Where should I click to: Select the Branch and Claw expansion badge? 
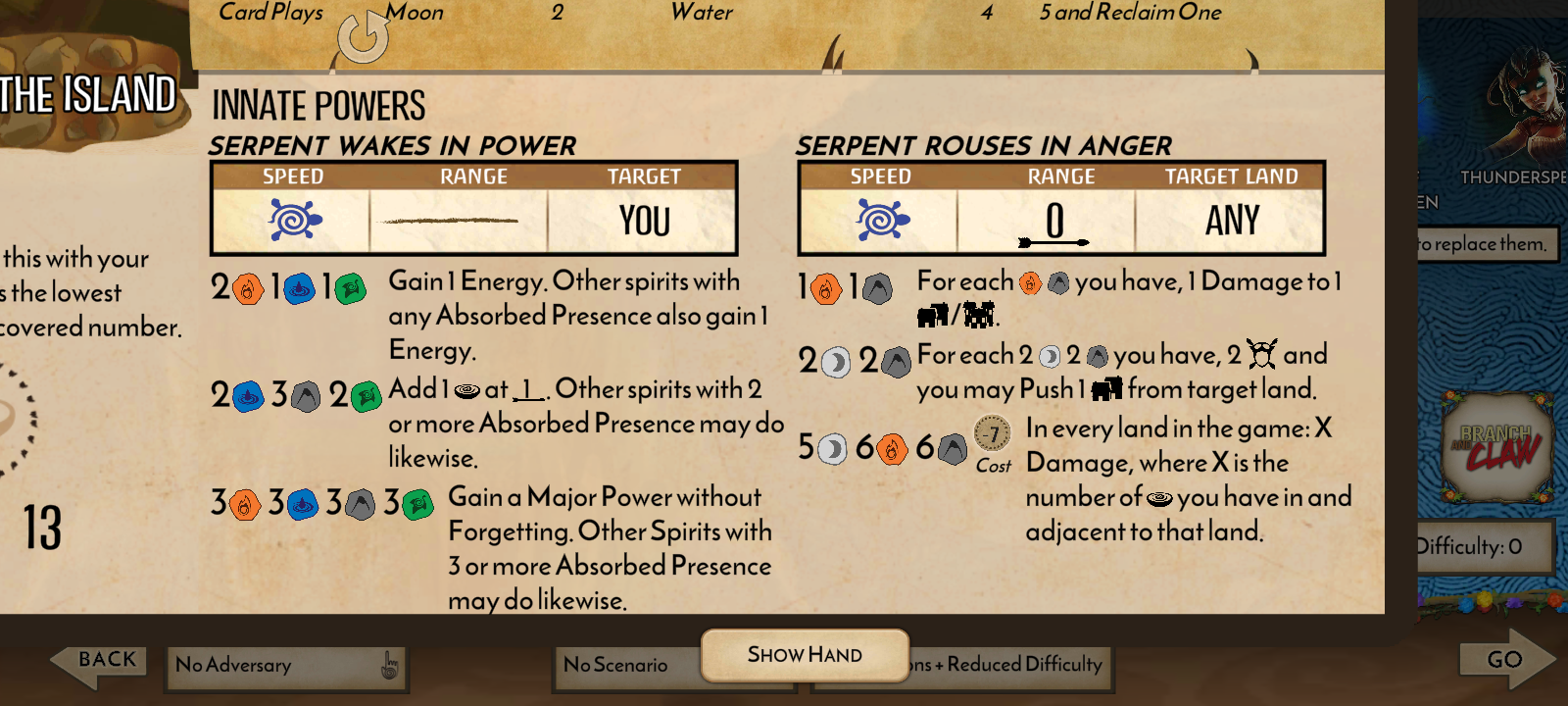point(1496,447)
